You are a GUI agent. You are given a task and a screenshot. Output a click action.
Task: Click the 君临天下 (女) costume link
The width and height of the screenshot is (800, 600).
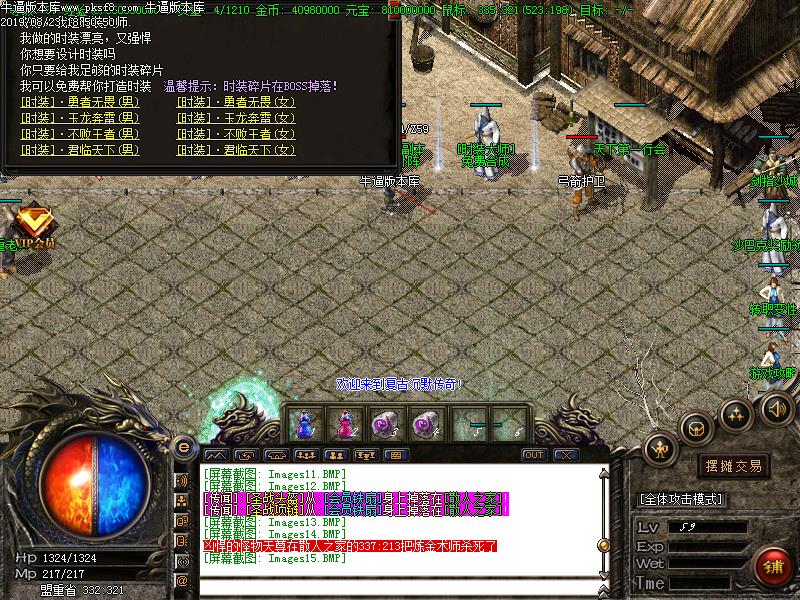click(x=236, y=150)
